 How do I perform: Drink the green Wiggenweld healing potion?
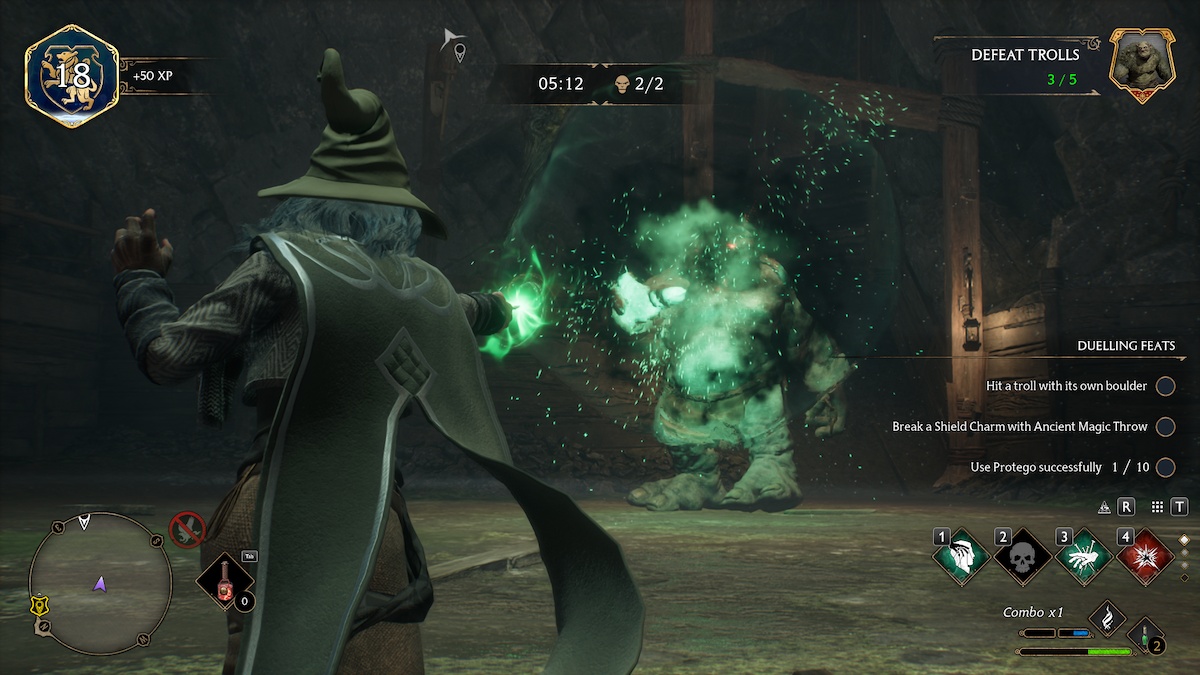pos(1142,634)
